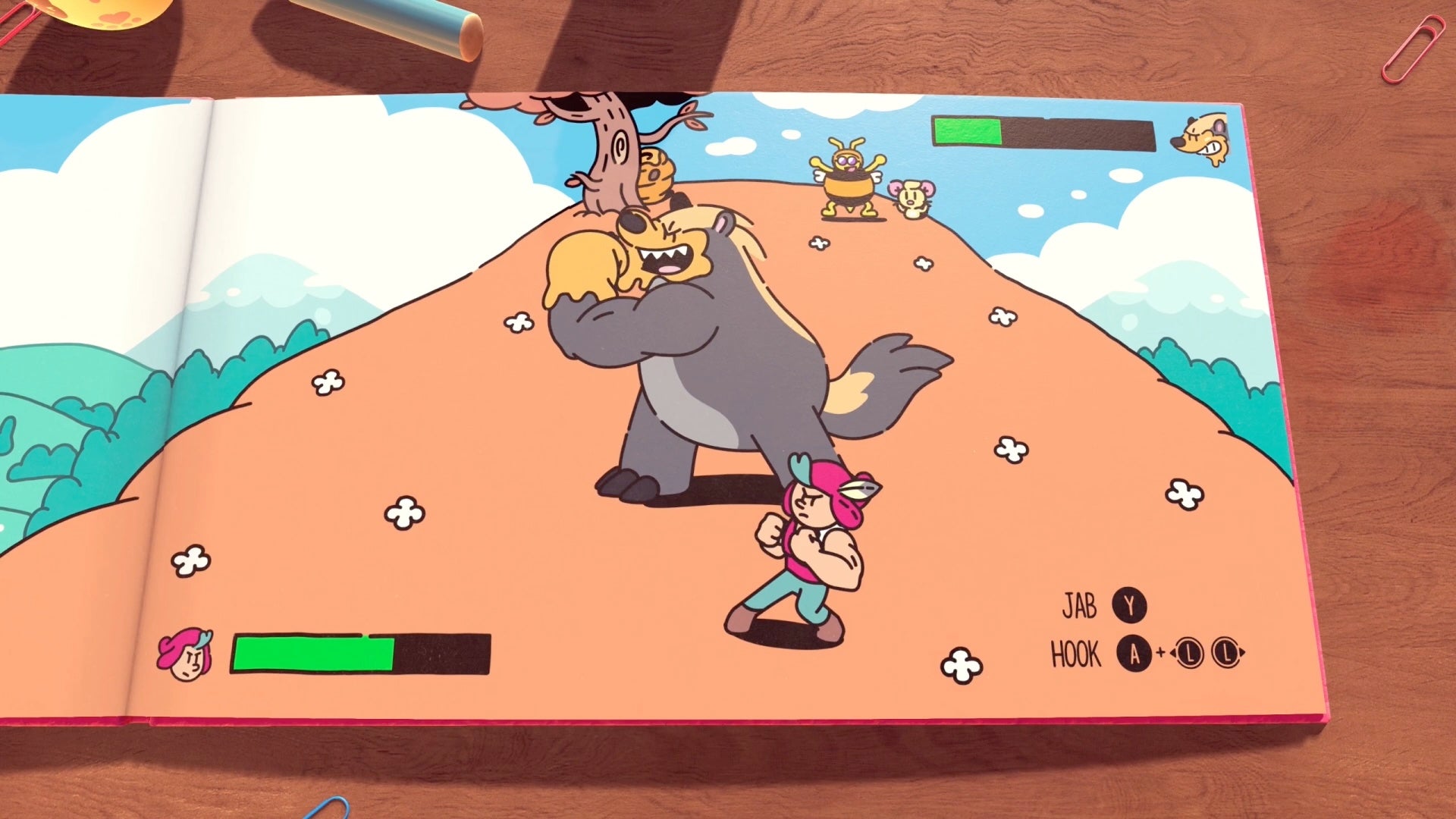This screenshot has height=819, width=1456.
Task: Click the left arrow marker of the stick prompt
Action: [1173, 652]
